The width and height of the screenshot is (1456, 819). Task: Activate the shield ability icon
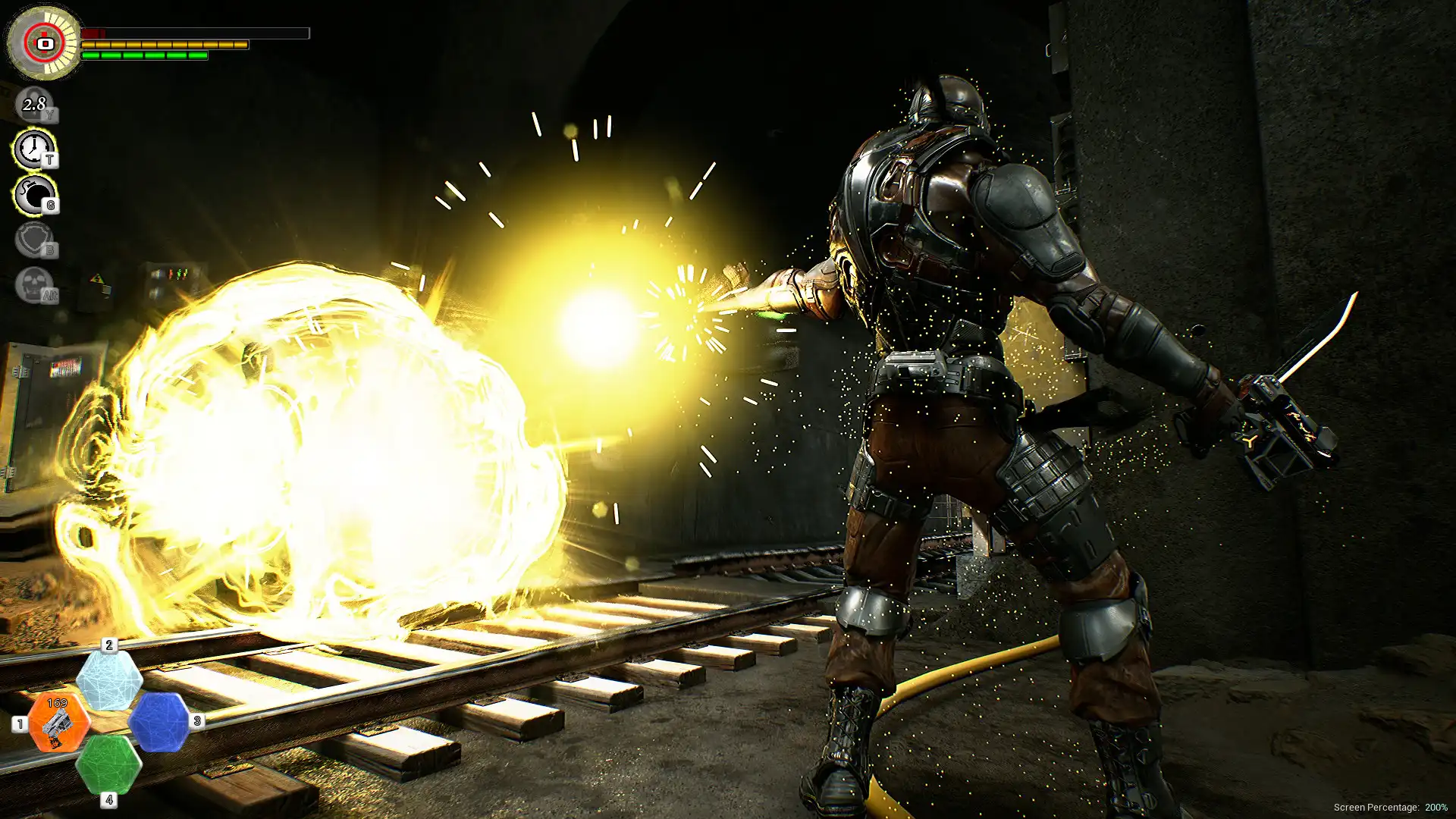(34, 240)
